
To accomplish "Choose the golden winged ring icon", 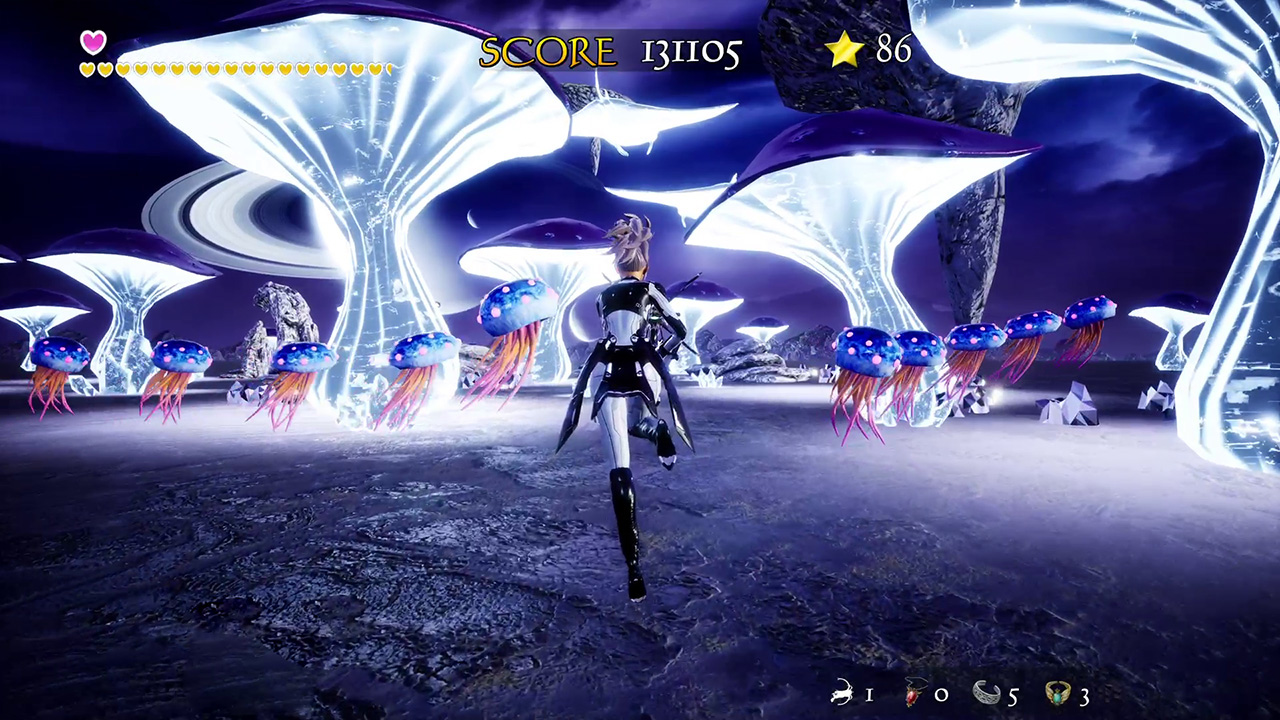I will pos(1058,693).
